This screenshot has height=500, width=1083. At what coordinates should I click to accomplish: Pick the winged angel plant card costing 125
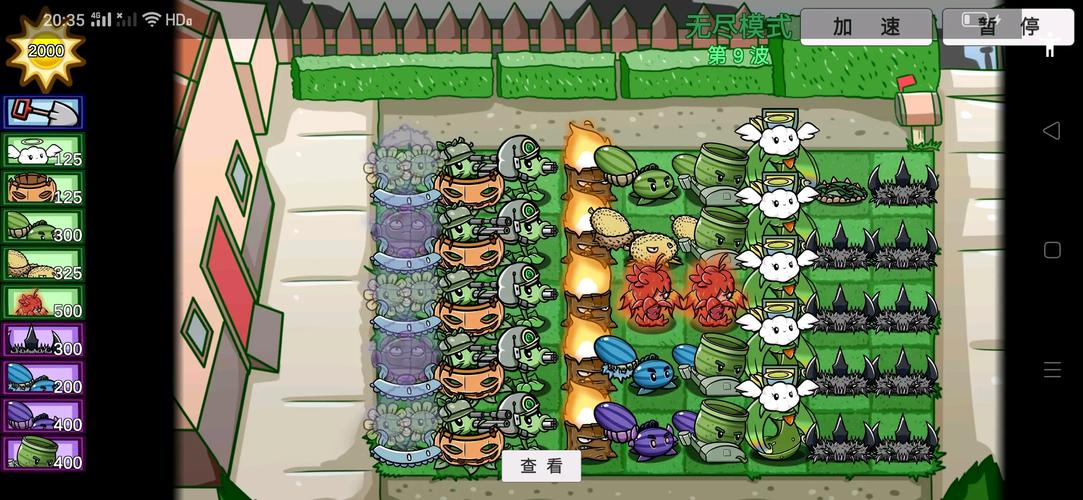click(43, 151)
